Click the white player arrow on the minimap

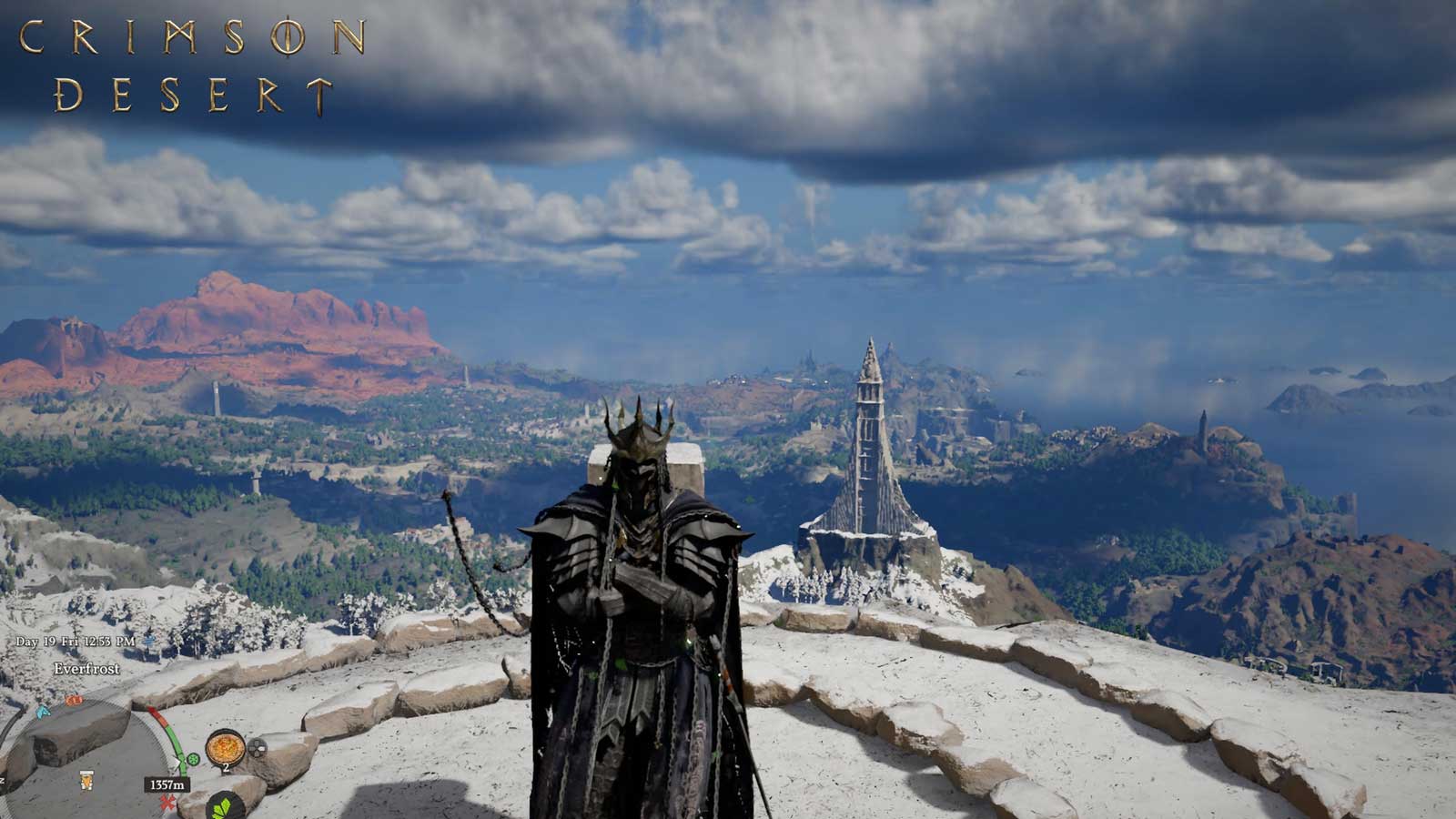tap(178, 763)
